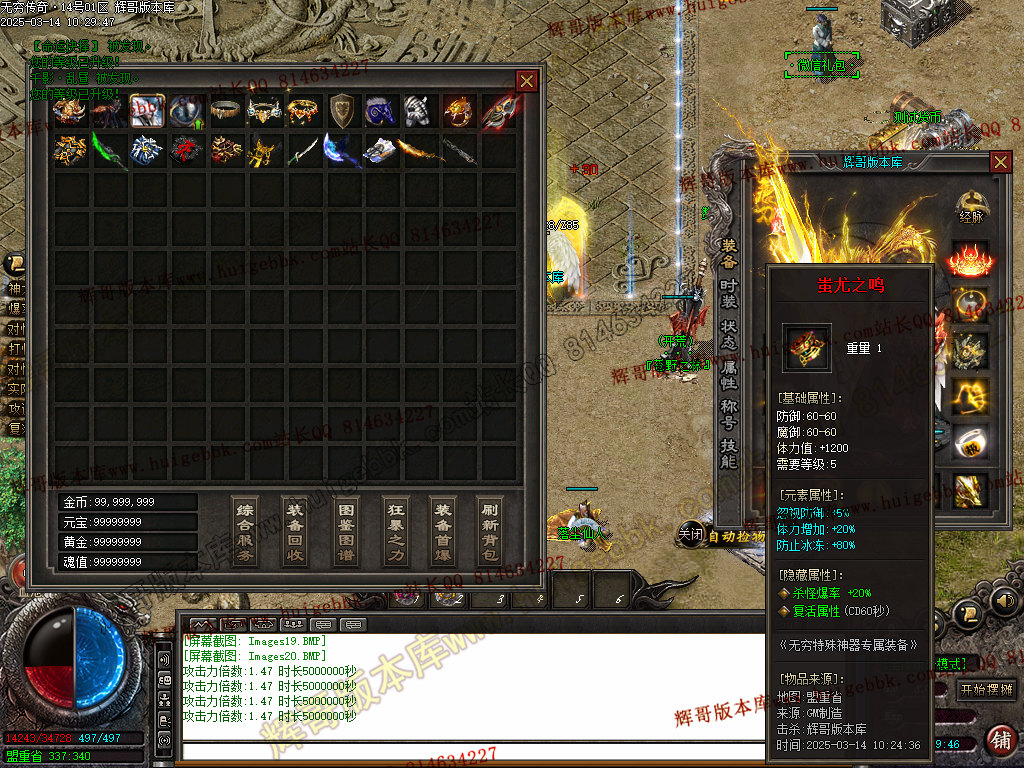Viewport: 1024px width, 768px height.
Task: Activate 狂暴之力 berserk power
Action: (394, 530)
